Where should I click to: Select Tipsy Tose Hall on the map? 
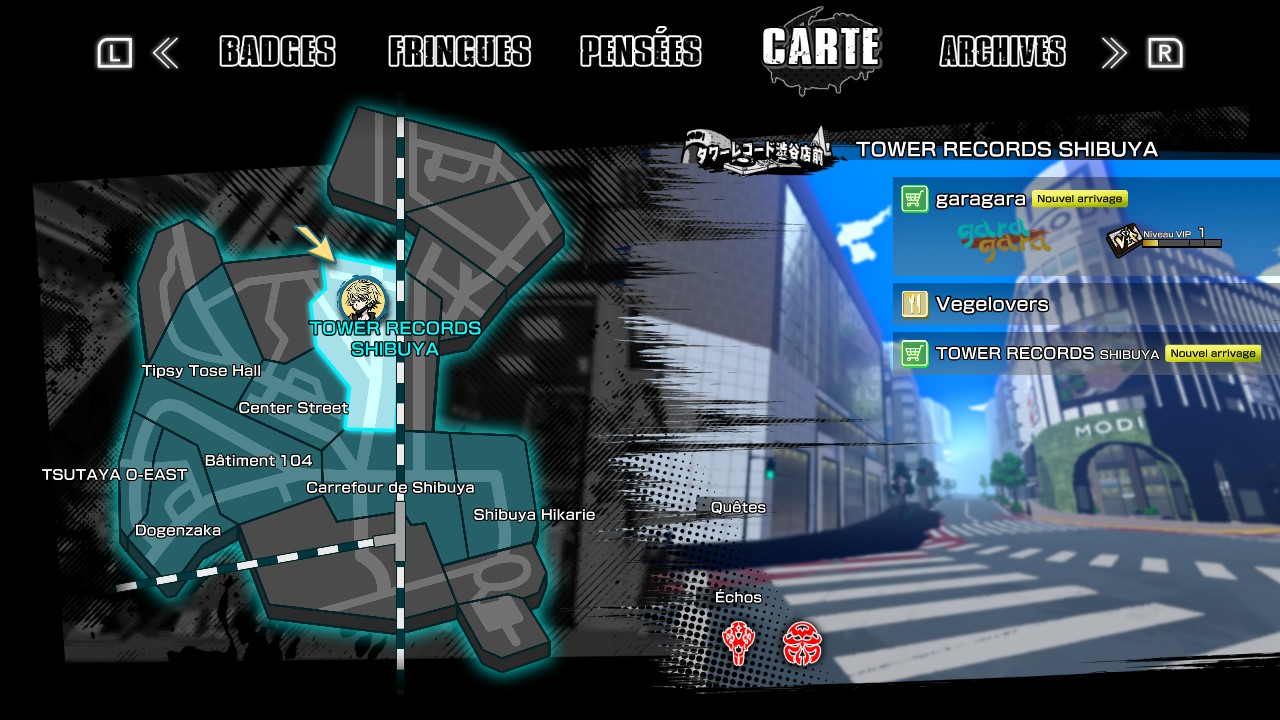pyautogui.click(x=201, y=371)
